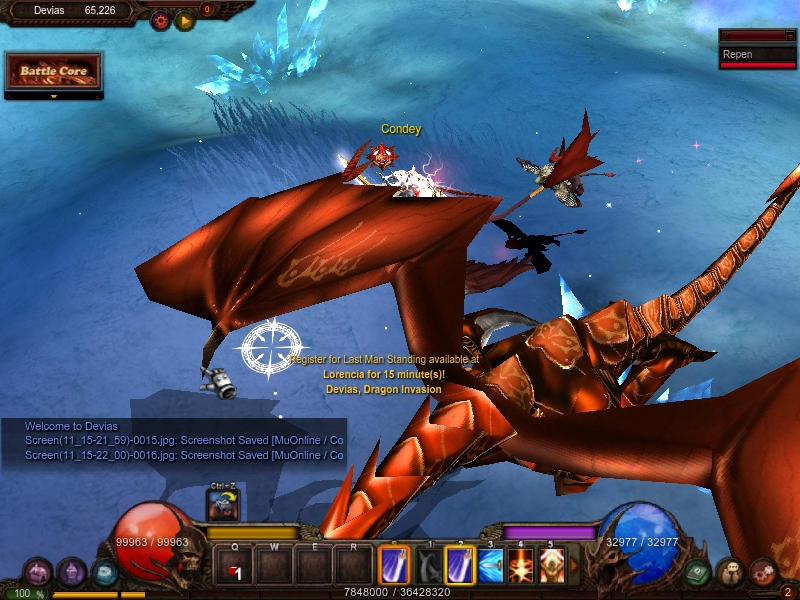Activate the blue ice arrow skill in slot 3
The image size is (800, 600).
491,566
